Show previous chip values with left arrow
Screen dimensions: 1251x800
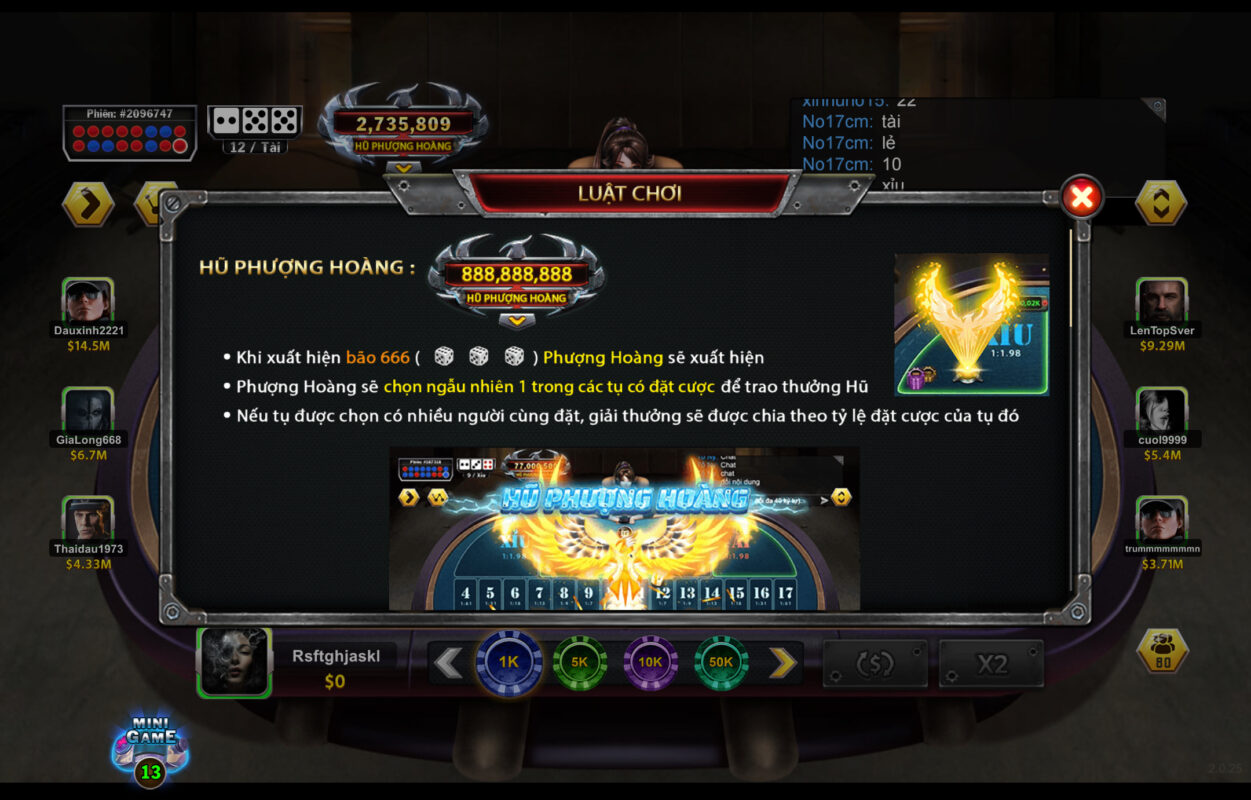pos(449,662)
